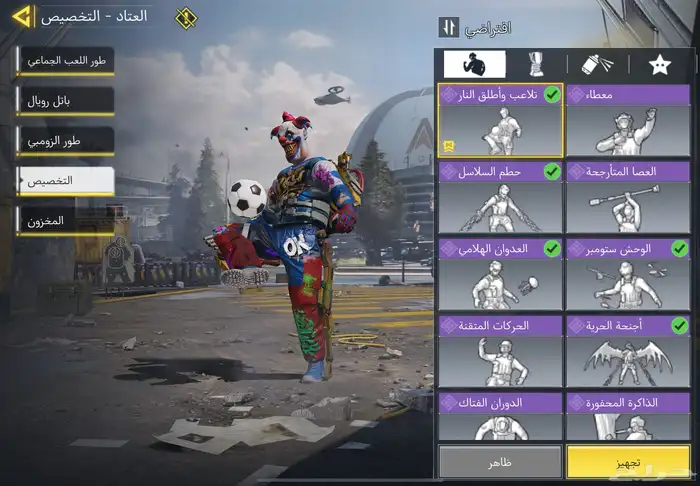Select the العدوان الهلامي emote tile
The image size is (700, 486).
point(500,275)
